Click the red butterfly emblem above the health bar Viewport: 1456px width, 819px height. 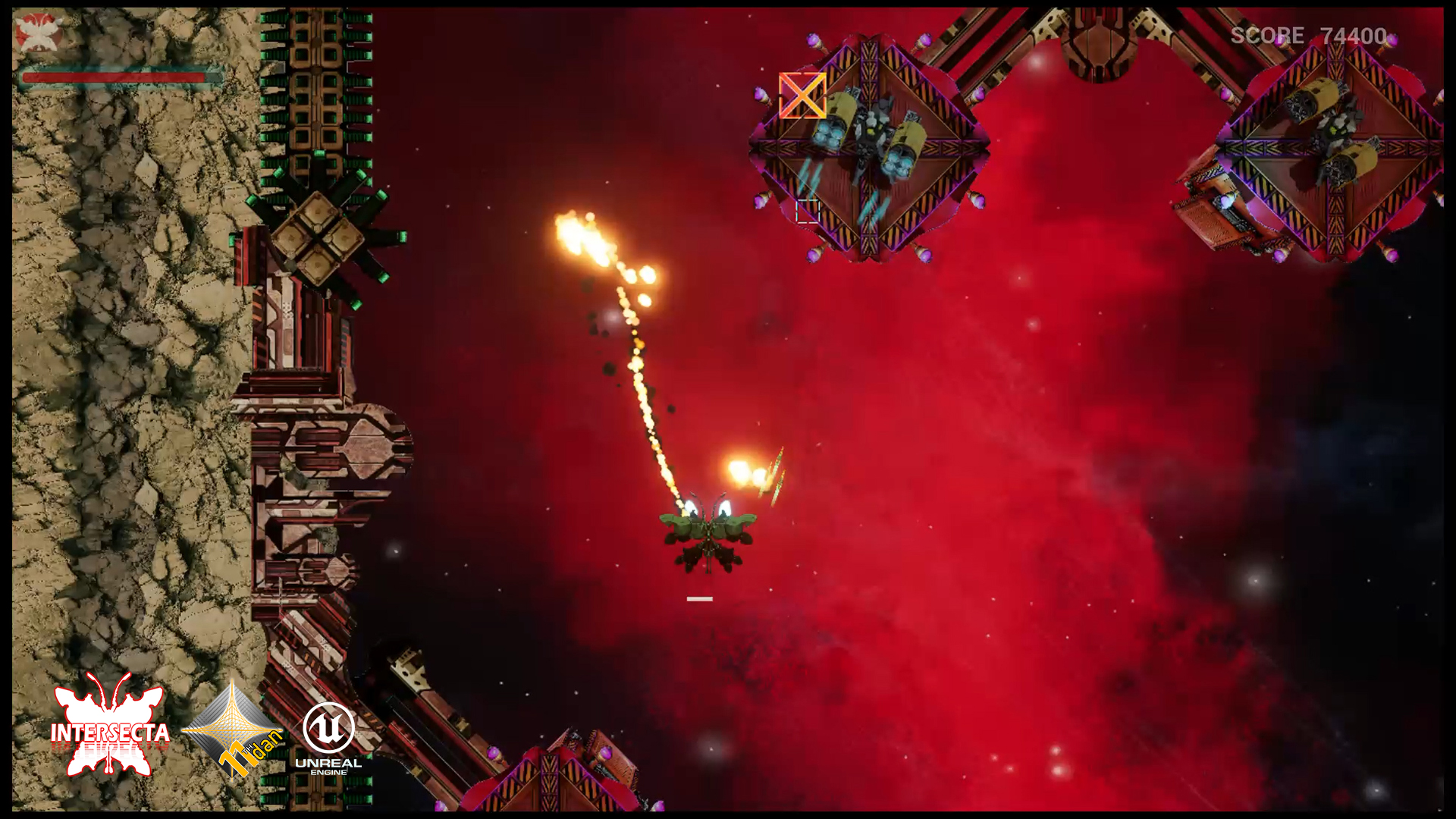pyautogui.click(x=38, y=33)
